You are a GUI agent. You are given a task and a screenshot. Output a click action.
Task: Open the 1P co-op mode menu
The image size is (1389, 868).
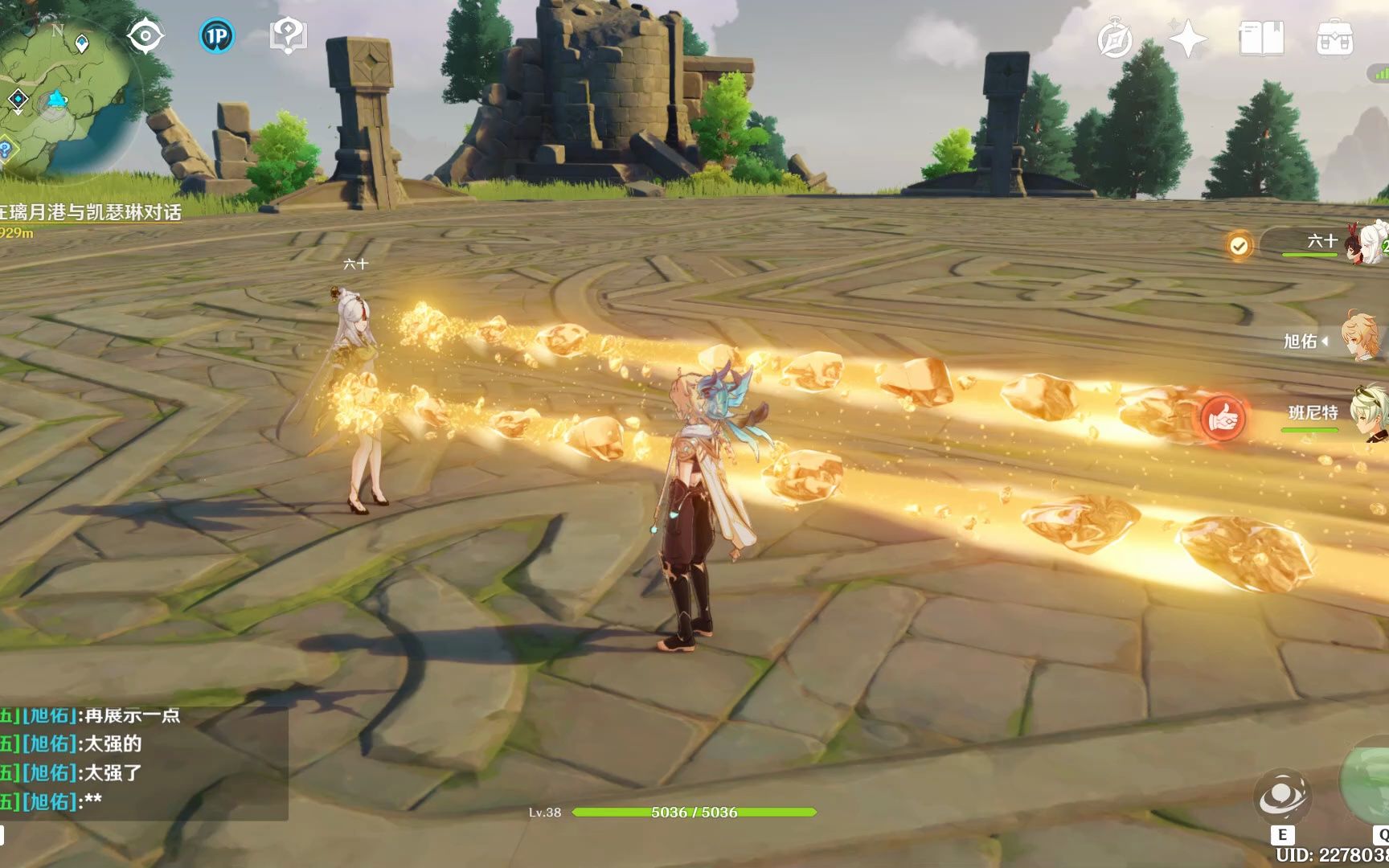[x=216, y=36]
